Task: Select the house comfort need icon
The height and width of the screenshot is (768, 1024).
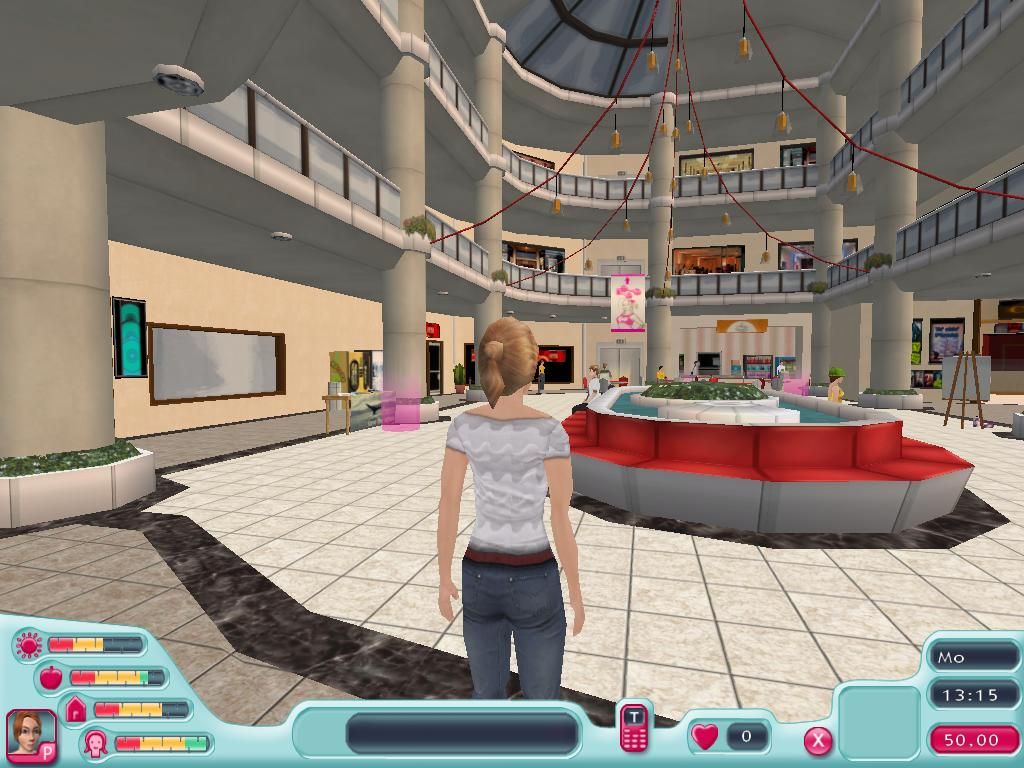Action: click(76, 710)
